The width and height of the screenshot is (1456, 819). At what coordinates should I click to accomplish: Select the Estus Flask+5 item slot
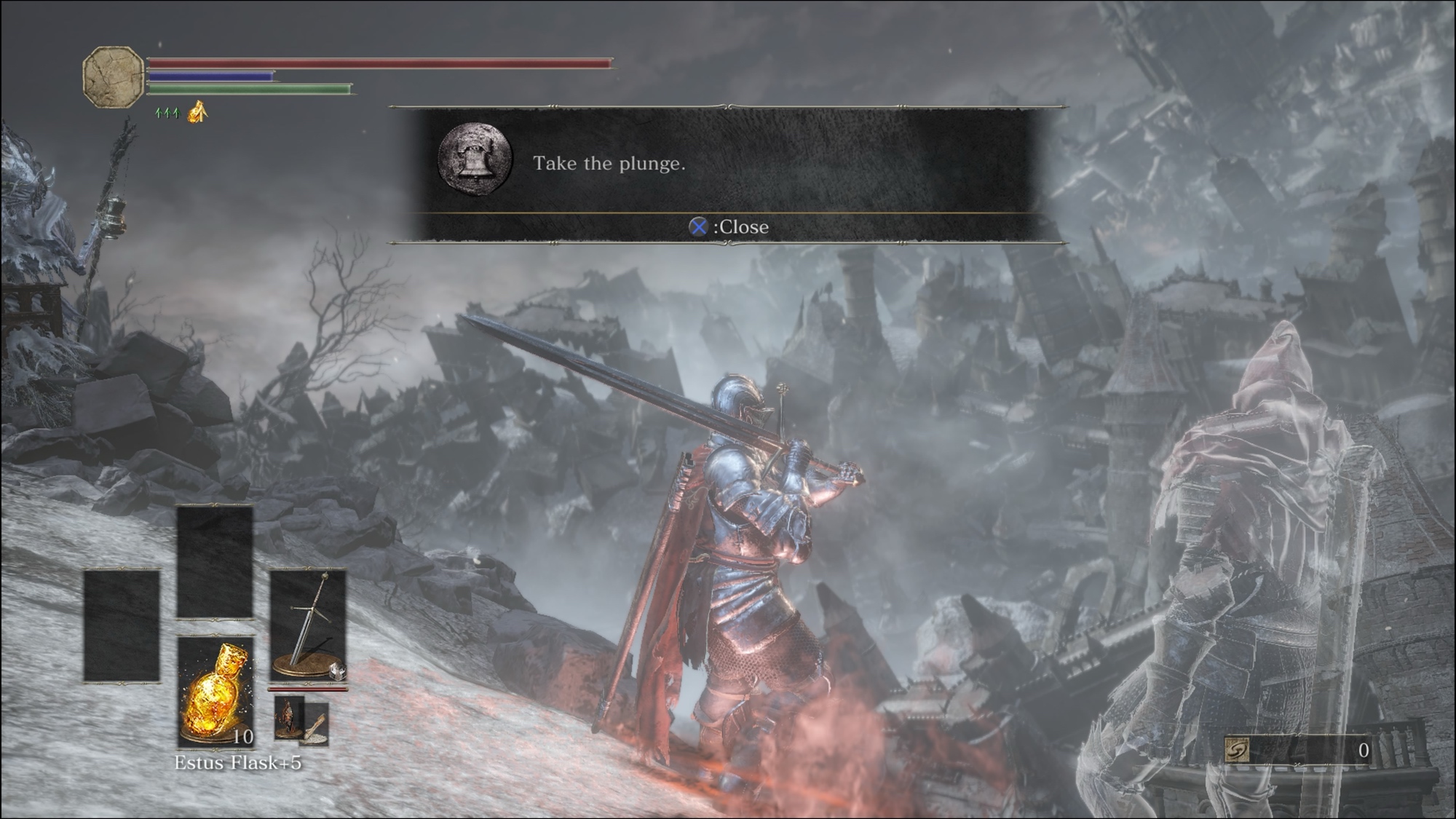pyautogui.click(x=215, y=692)
